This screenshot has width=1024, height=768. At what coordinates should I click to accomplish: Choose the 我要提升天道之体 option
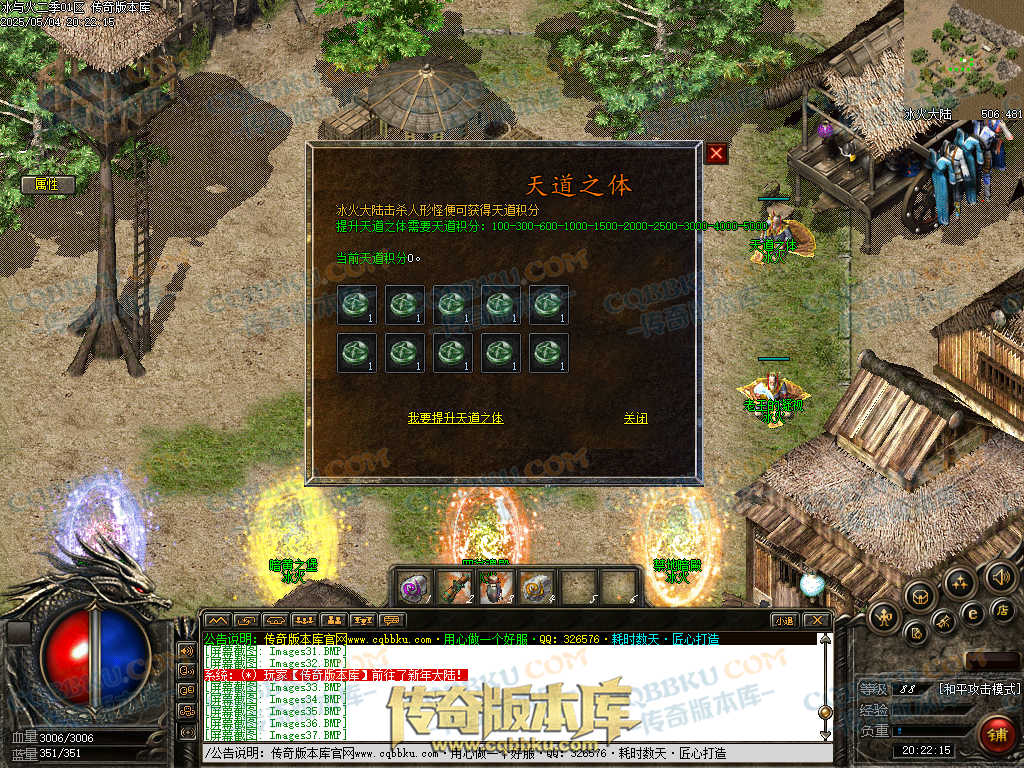tap(455, 418)
